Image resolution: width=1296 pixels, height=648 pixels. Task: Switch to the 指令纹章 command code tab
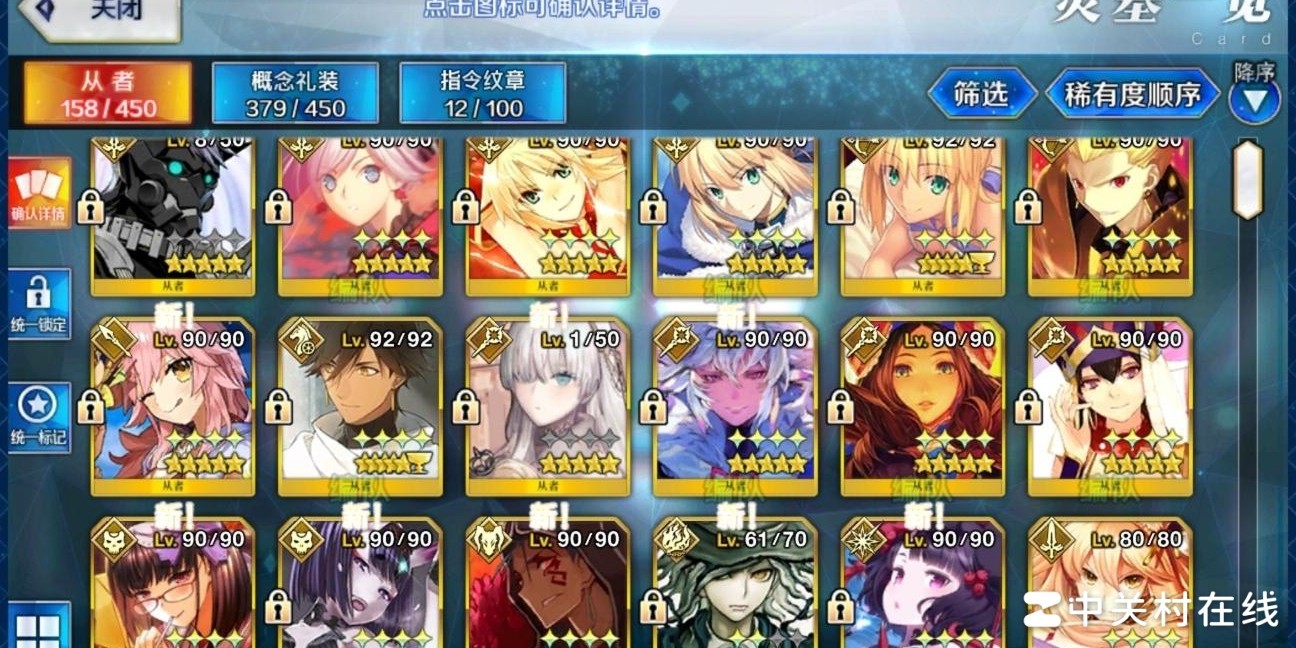(x=483, y=93)
